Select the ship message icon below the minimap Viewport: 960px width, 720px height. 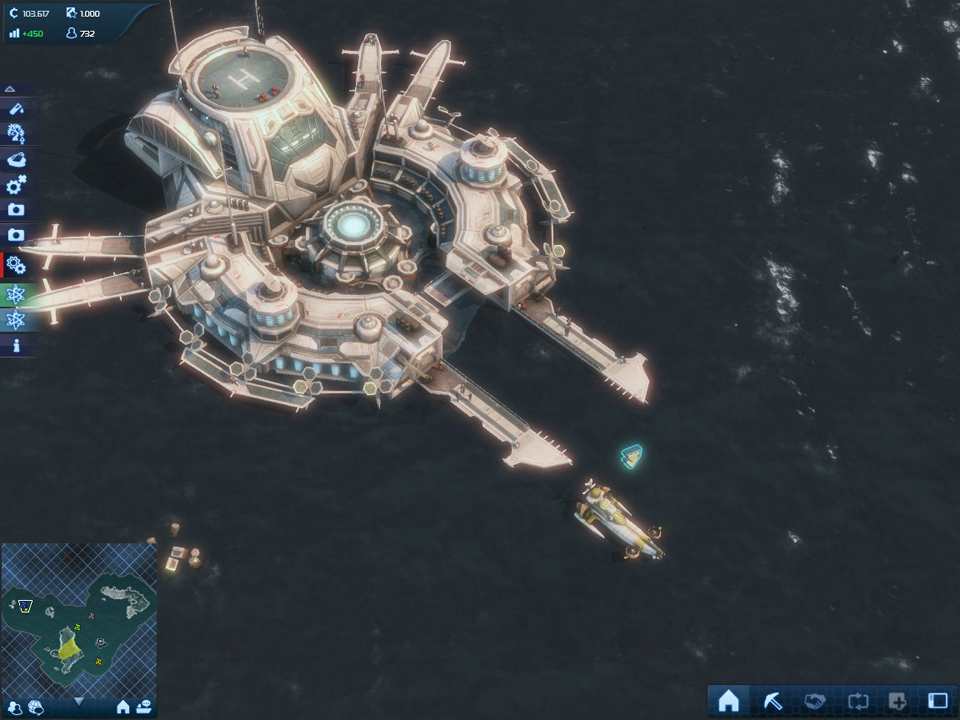[x=144, y=707]
